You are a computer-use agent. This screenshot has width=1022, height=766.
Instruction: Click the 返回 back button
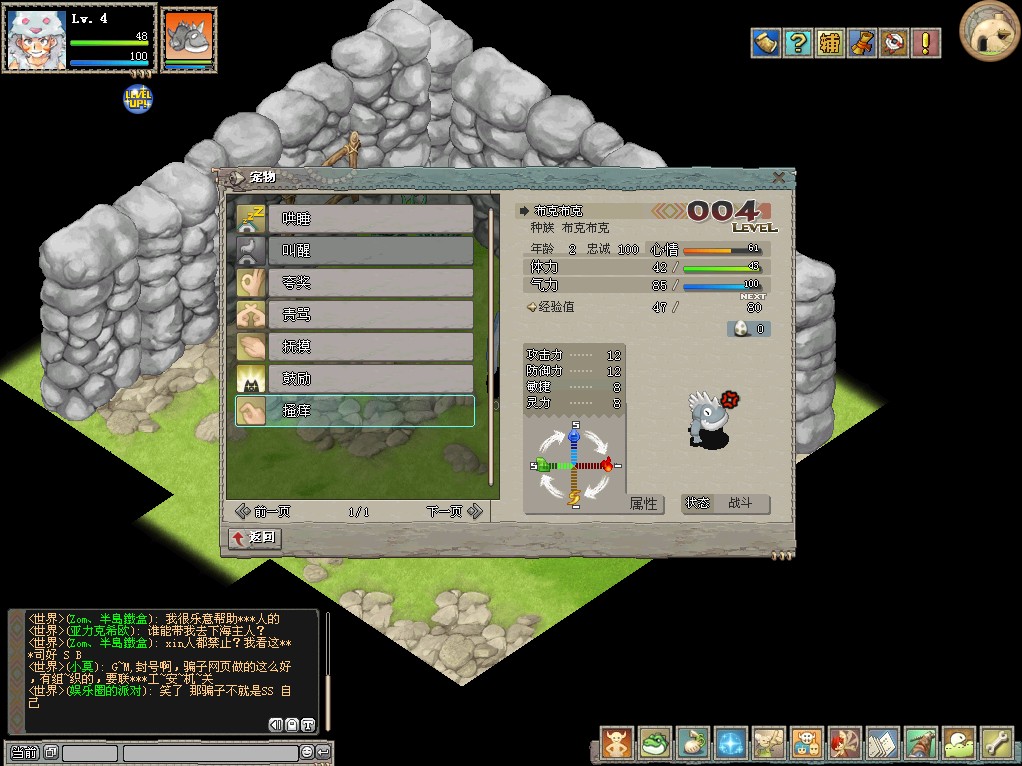tap(255, 539)
